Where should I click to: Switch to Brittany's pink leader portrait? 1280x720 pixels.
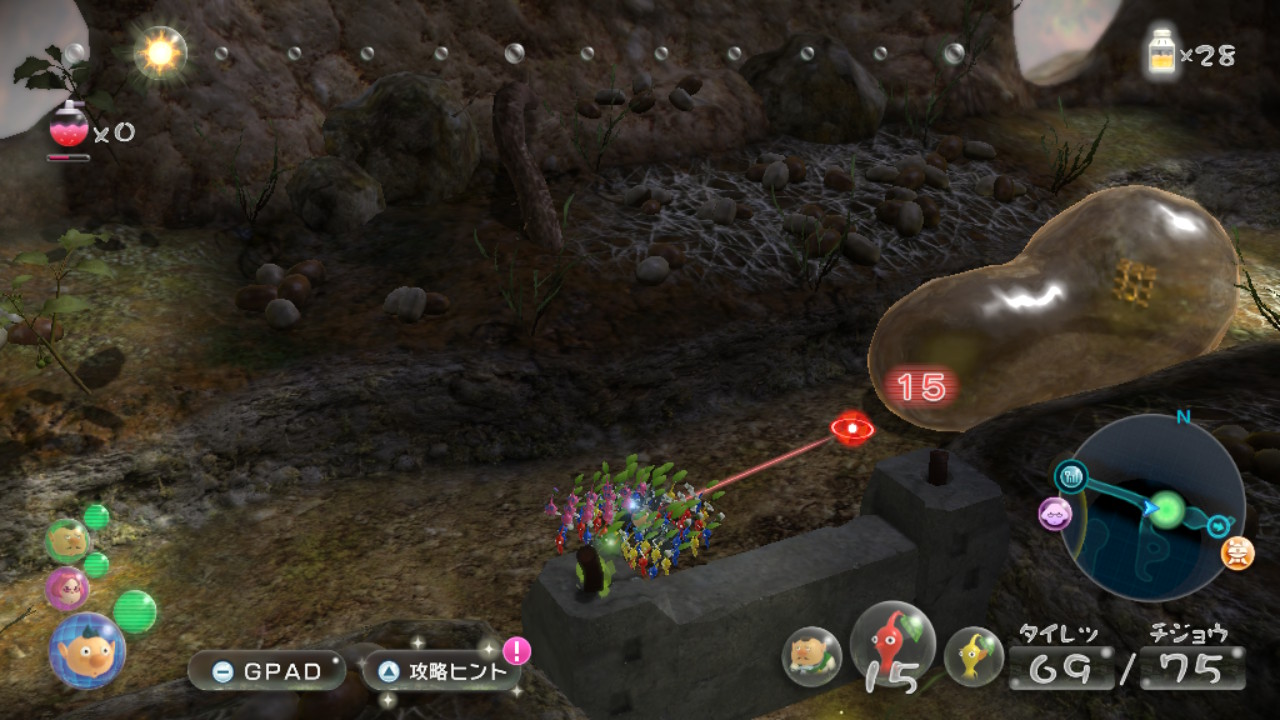point(67,588)
